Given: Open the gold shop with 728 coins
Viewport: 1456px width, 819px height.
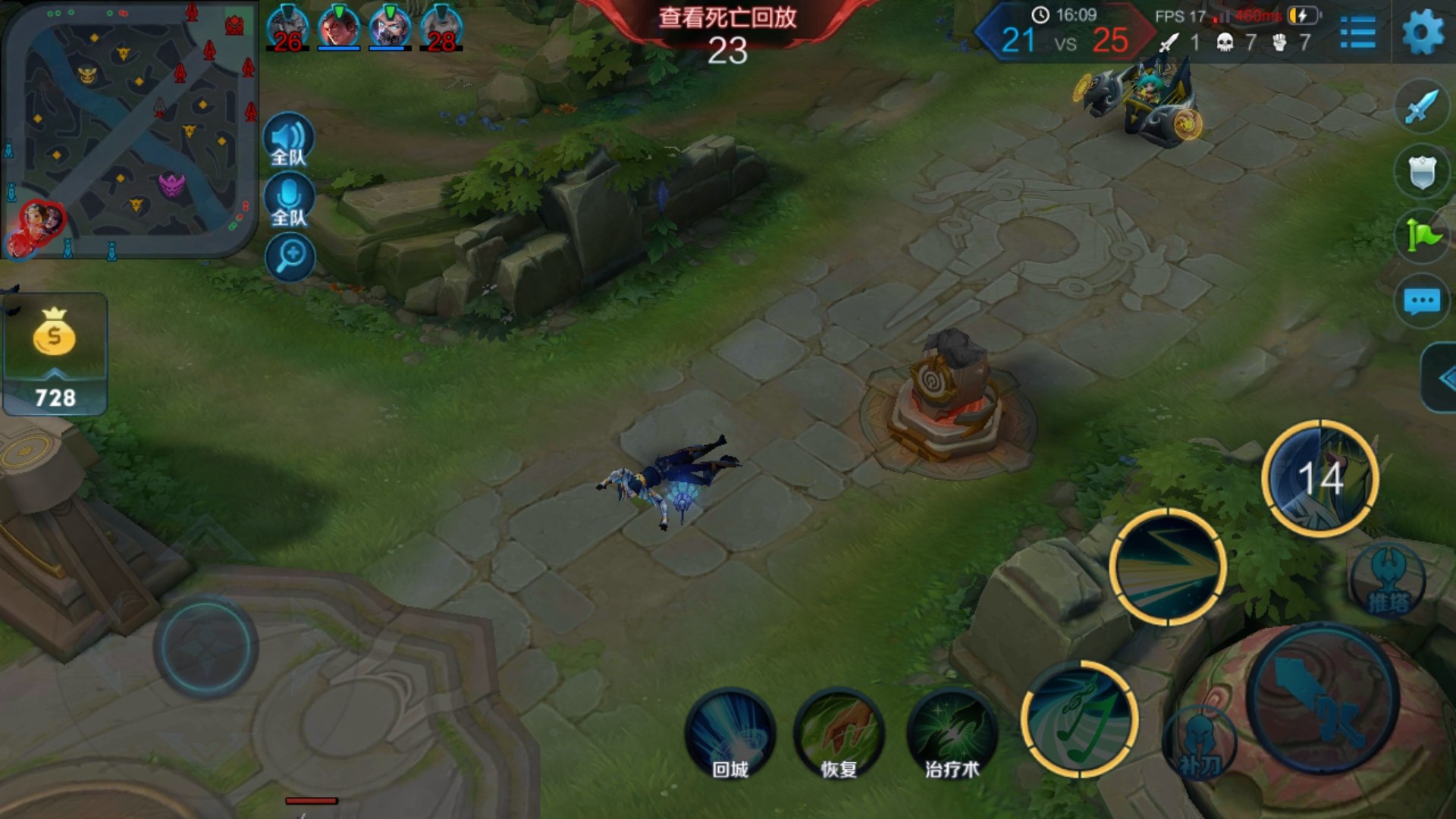Looking at the screenshot, I should click(x=55, y=353).
